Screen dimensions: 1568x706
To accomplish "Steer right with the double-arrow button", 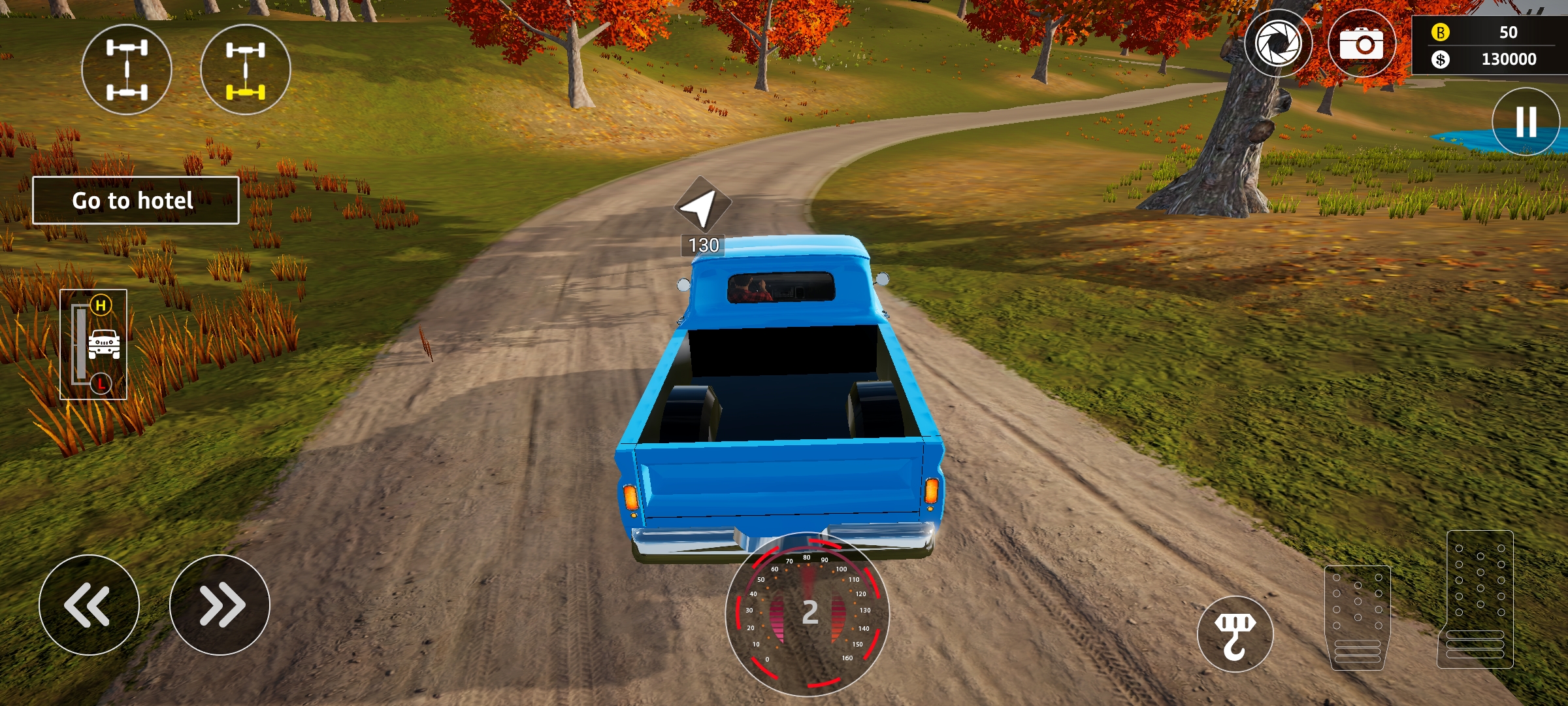I will [x=220, y=605].
